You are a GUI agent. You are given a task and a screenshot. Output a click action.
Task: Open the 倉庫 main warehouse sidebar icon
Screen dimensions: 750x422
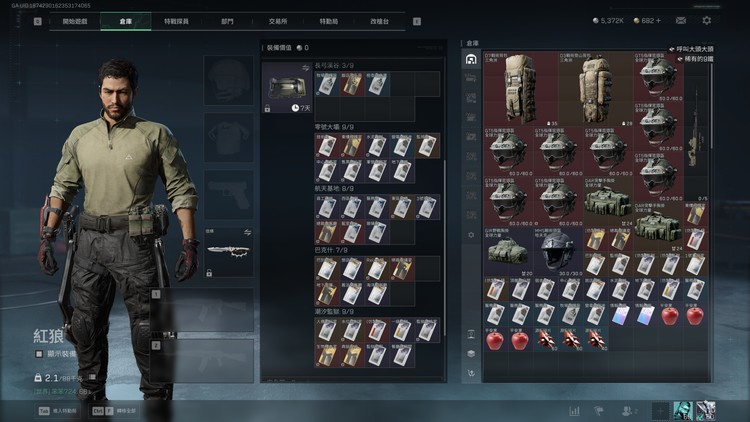(471, 60)
